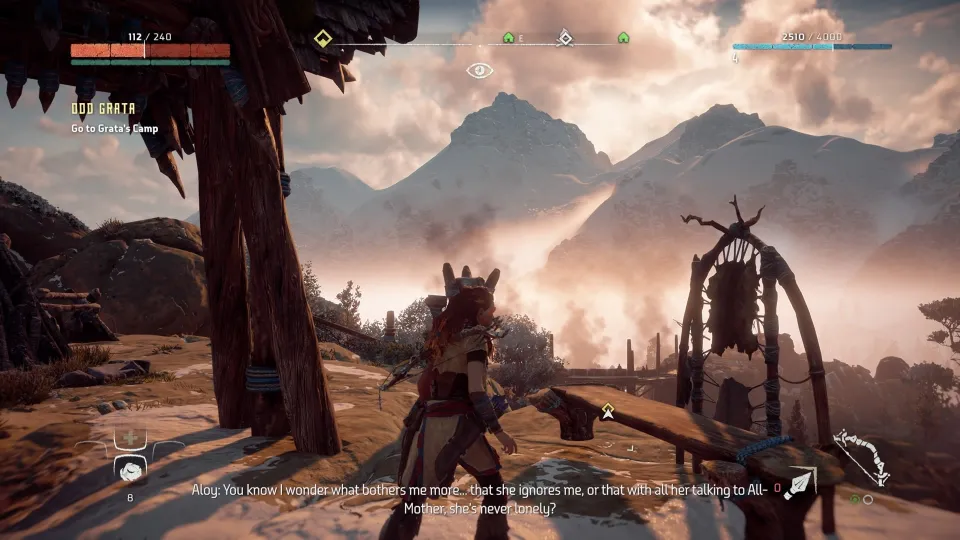Click the yellow quest waypoint marker near bench
960x540 pixels.
coord(606,409)
